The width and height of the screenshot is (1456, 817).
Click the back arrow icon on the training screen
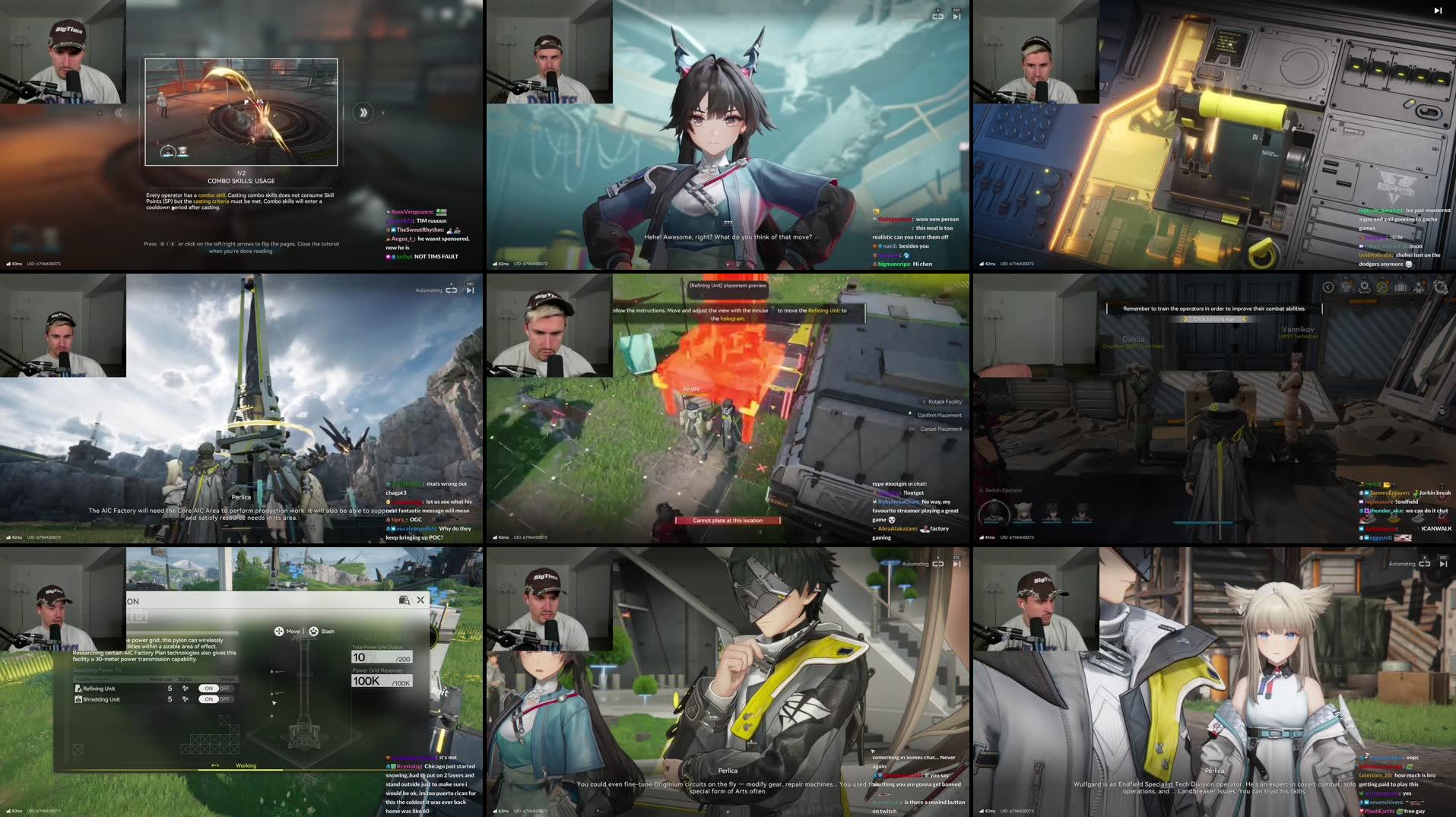(1328, 287)
